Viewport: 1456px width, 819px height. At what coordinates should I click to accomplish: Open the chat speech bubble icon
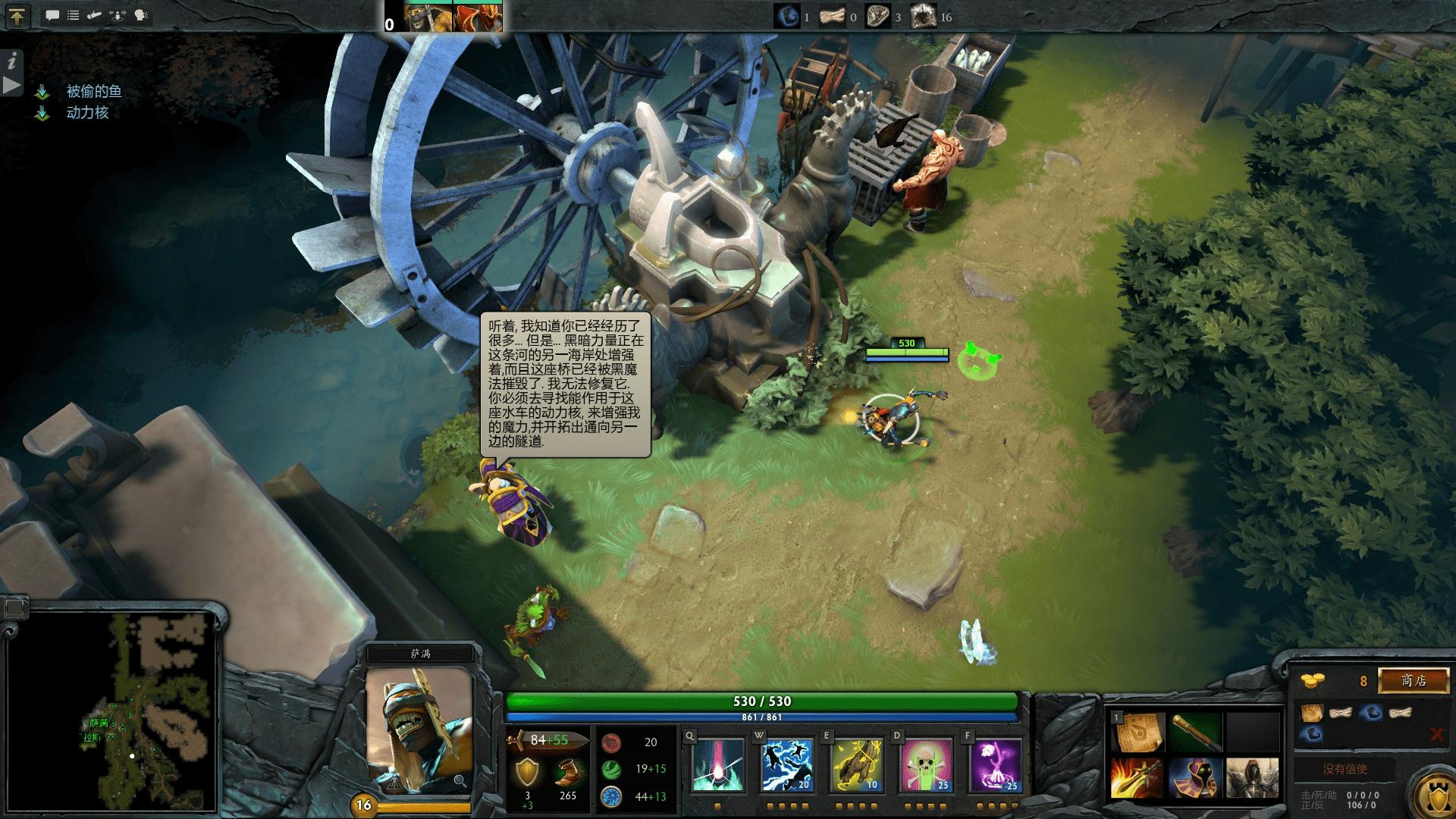pos(52,15)
